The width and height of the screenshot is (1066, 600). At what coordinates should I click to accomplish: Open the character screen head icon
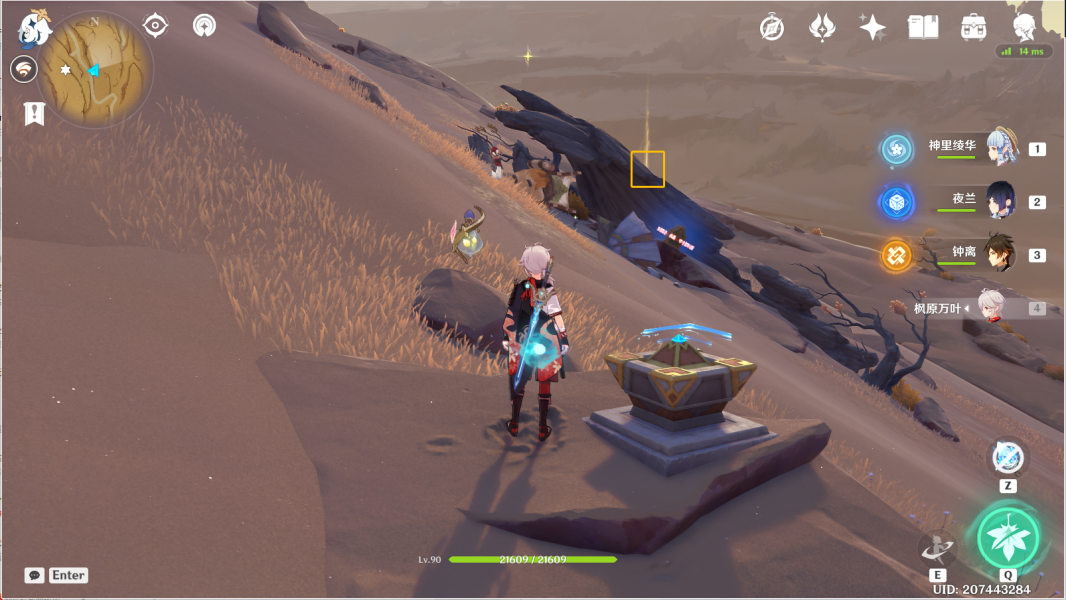point(1024,27)
